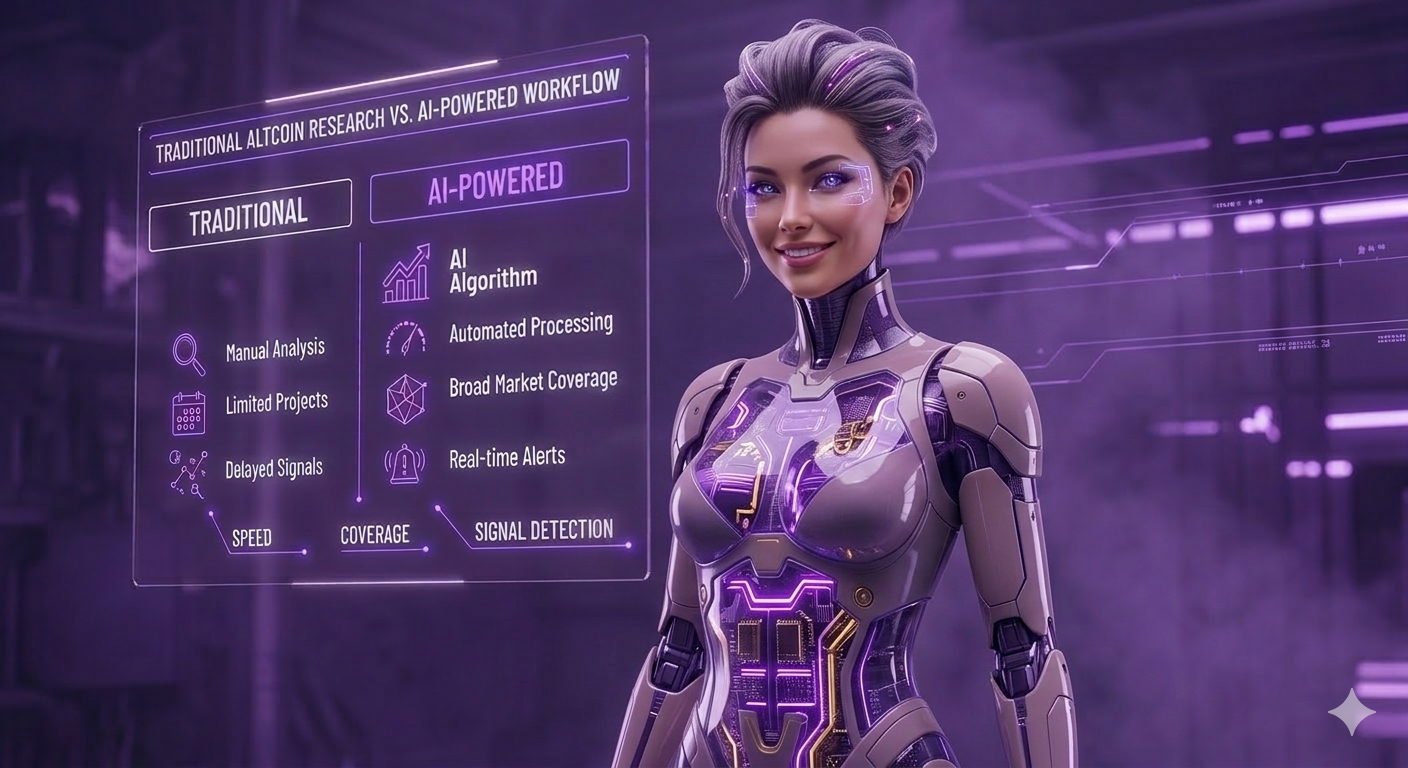Click the magnifying glass icon
Screen dimensions: 1408x768
(188, 354)
